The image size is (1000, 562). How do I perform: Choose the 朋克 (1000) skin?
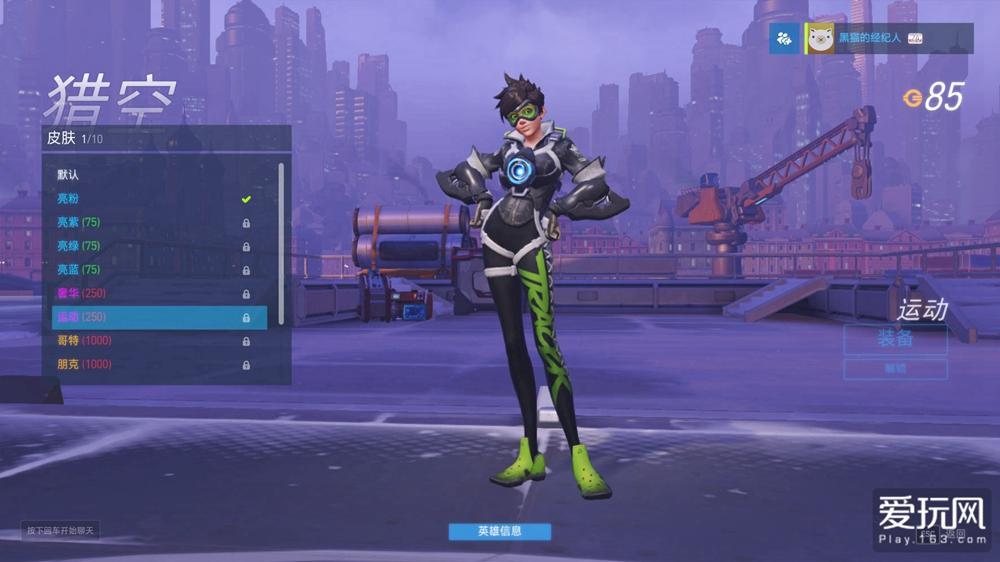click(150, 365)
